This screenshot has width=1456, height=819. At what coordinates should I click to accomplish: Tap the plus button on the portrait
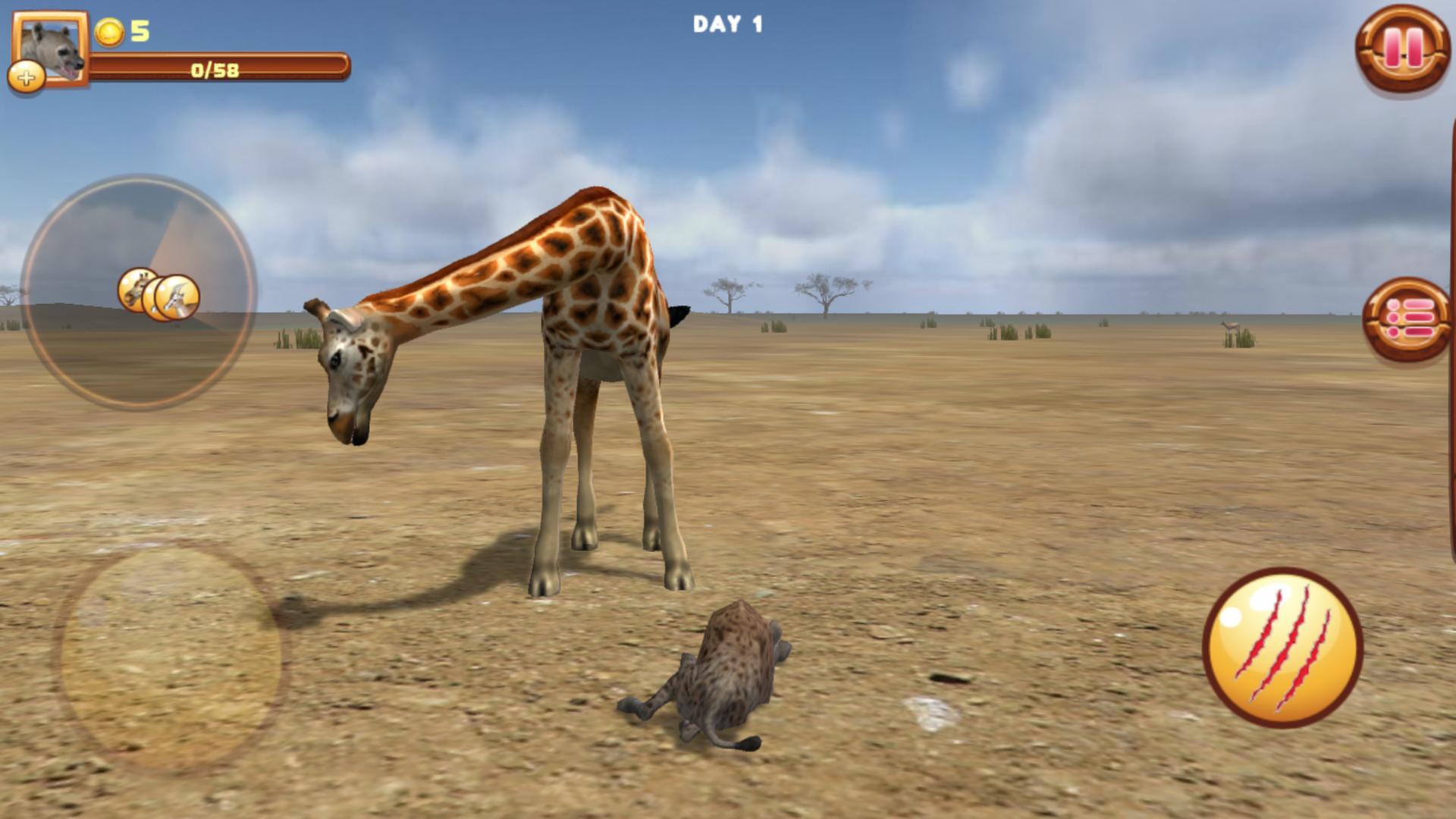(27, 76)
